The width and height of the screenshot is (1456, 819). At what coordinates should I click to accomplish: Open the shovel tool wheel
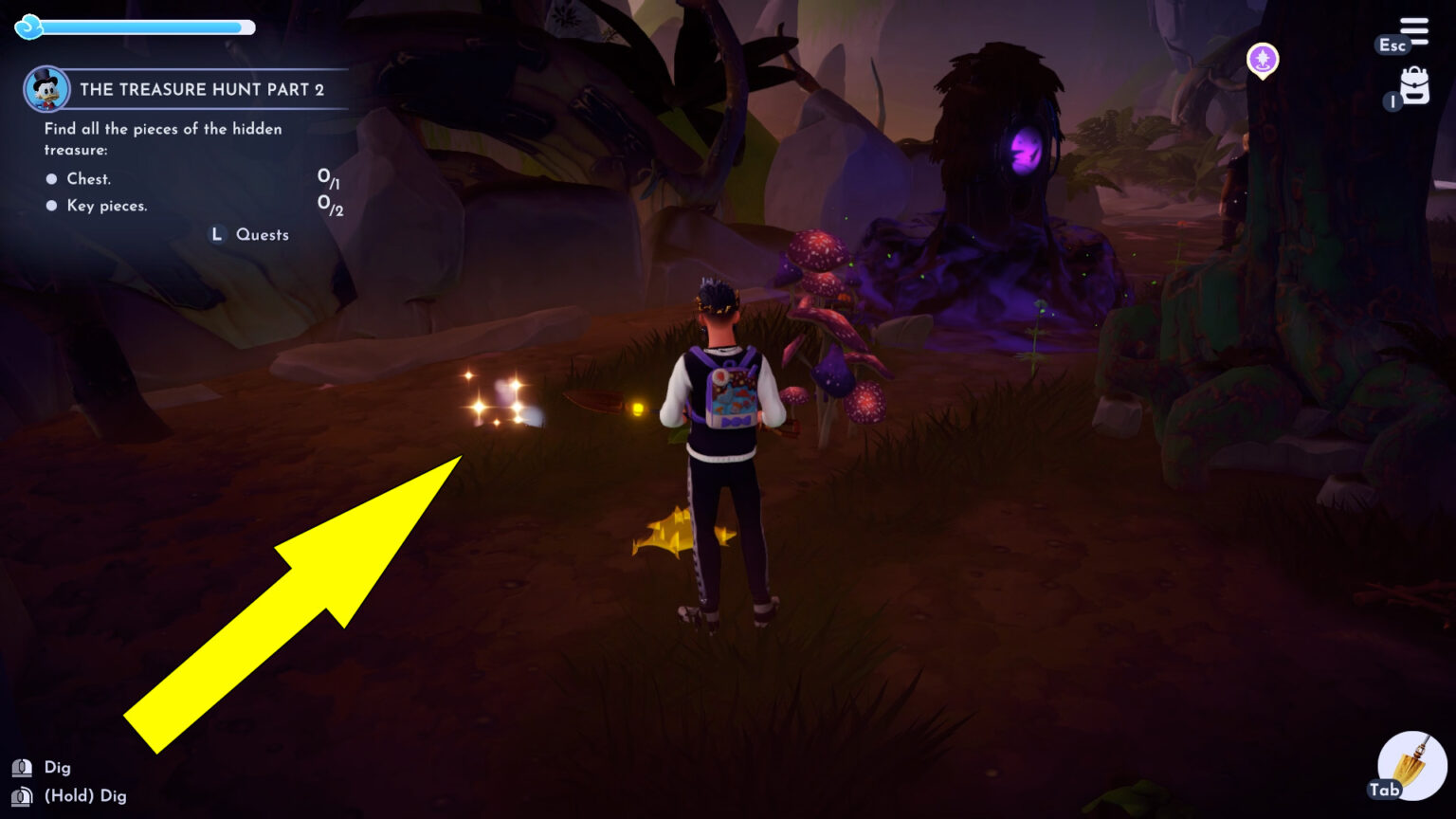(x=1410, y=764)
